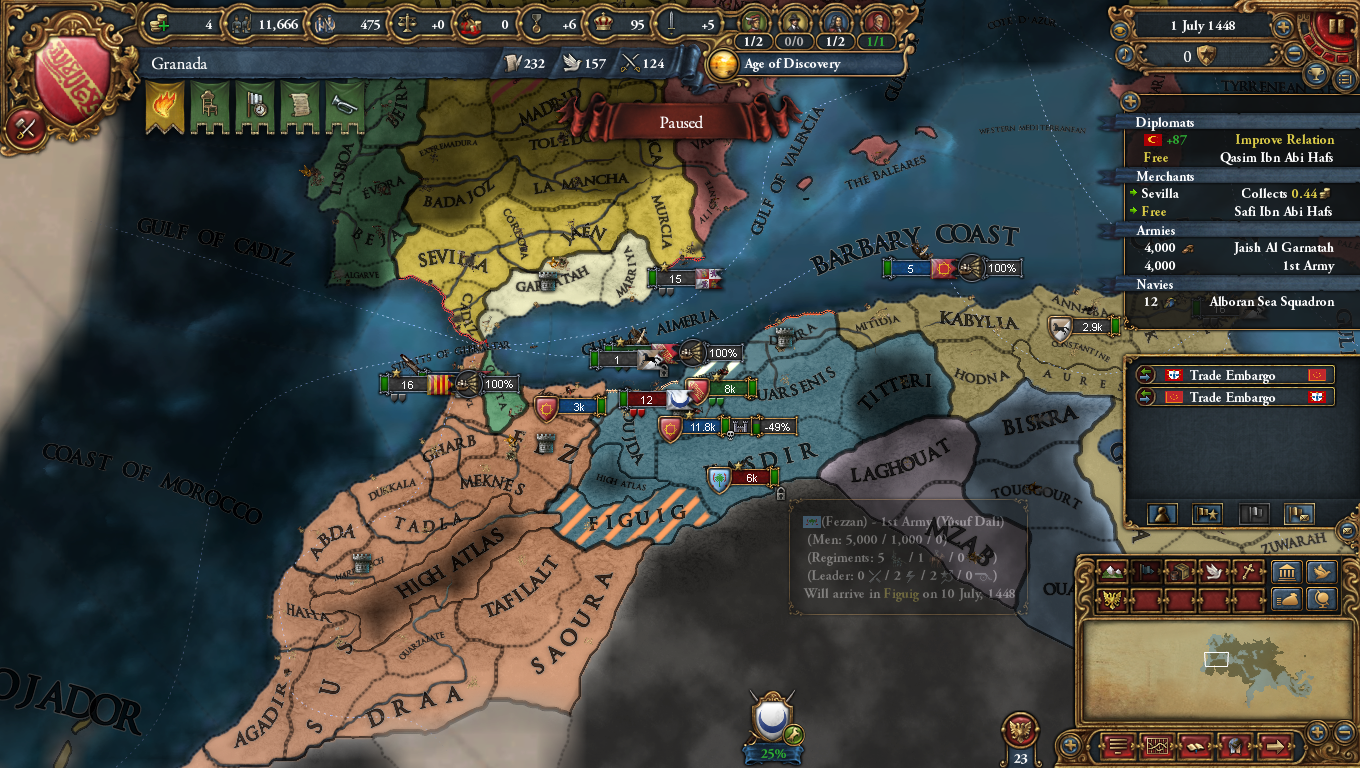Open the ledger chart icon near the minimap
This screenshot has height=768, width=1360.
[x=1156, y=745]
